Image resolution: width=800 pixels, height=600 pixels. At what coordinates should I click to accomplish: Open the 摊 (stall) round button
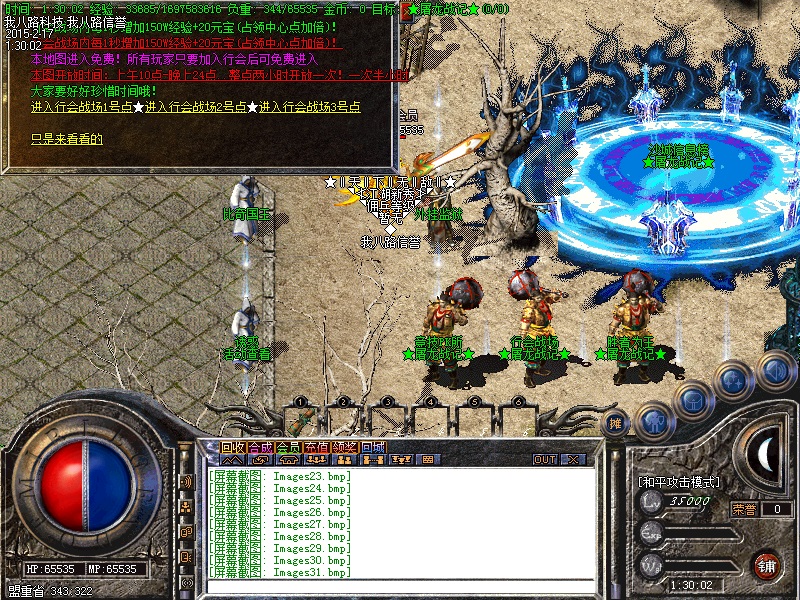point(617,424)
